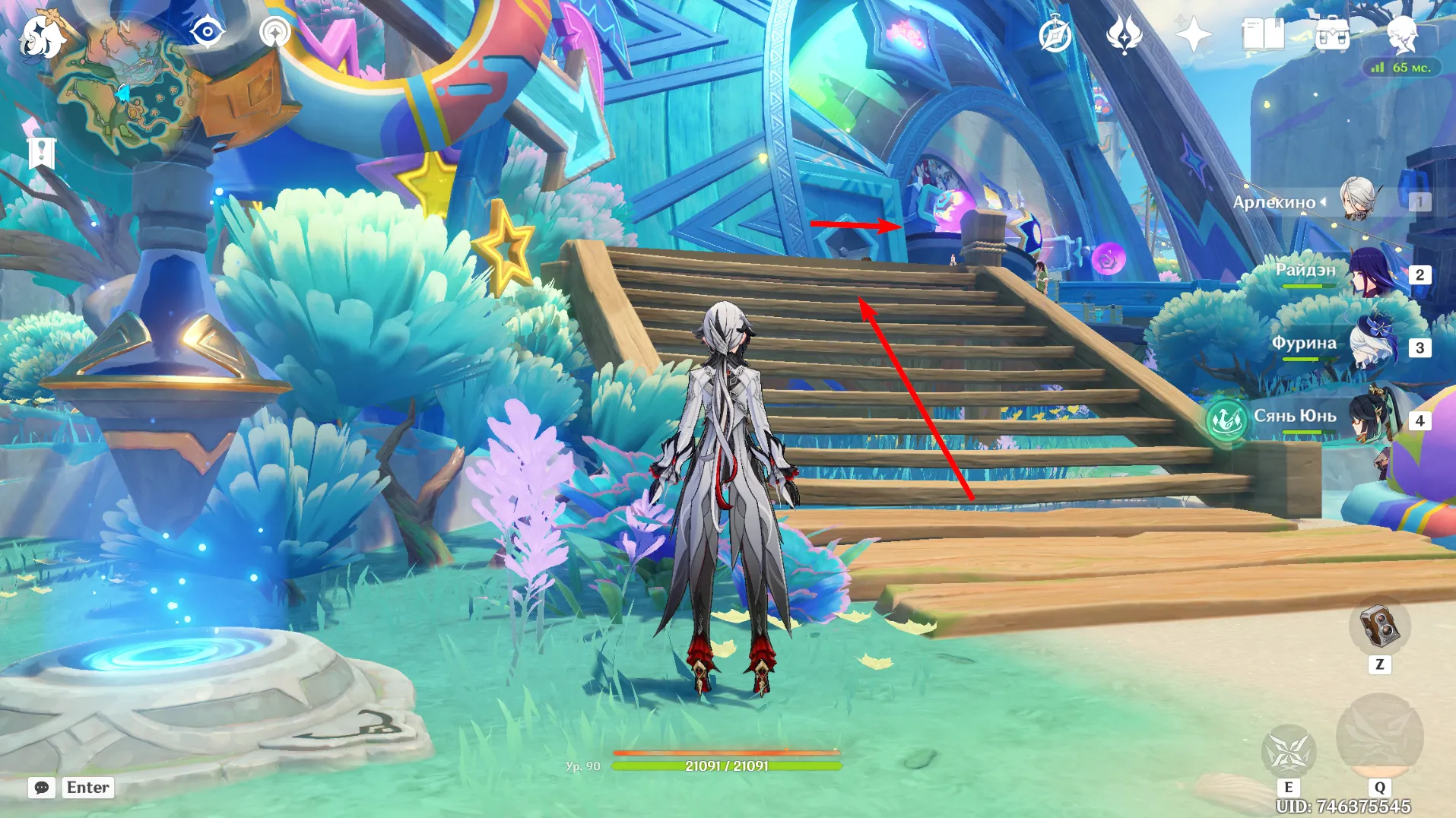This screenshot has width=1456, height=818.
Task: Open the handbook book icon
Action: pyautogui.click(x=1262, y=35)
